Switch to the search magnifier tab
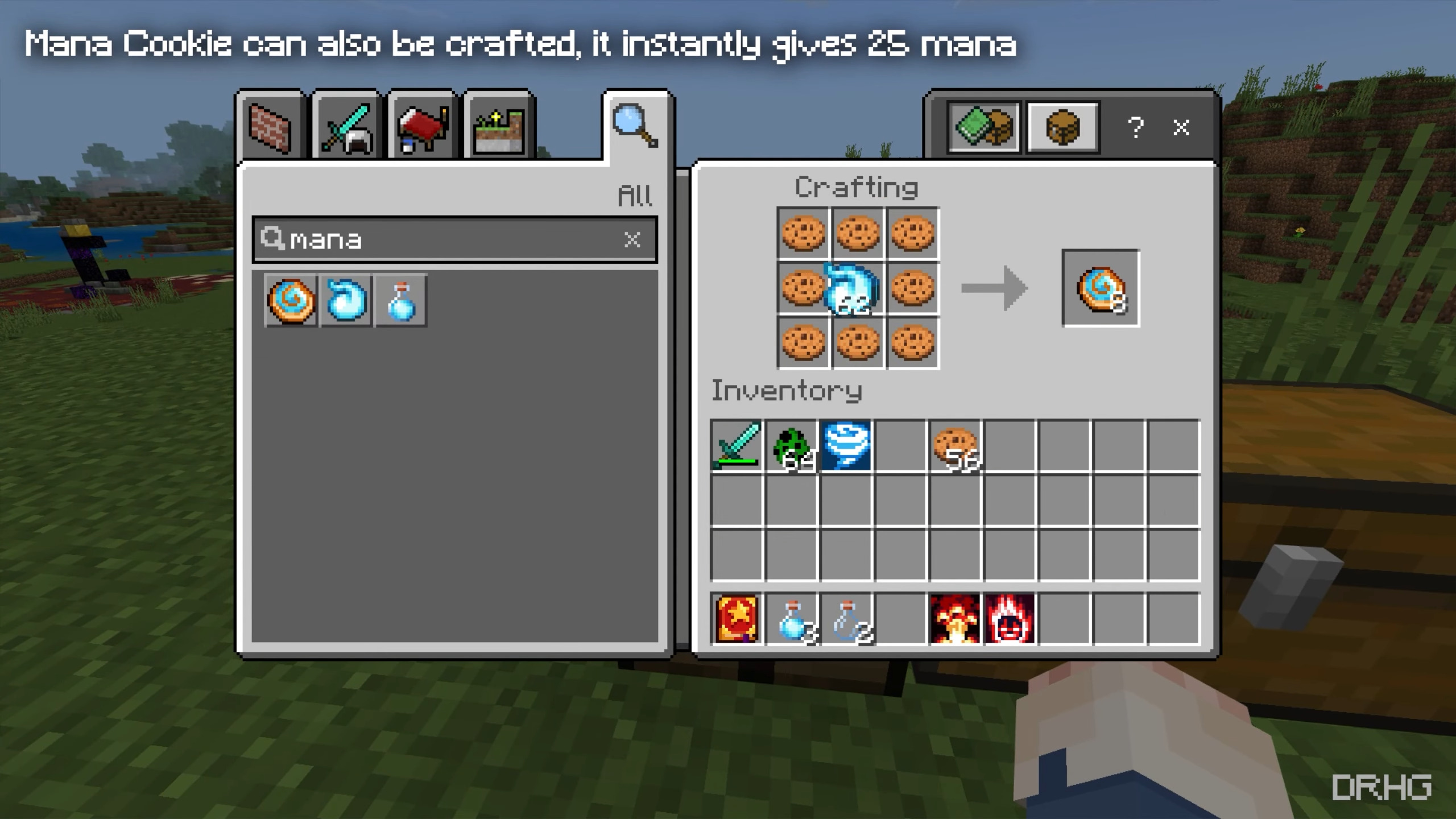 coord(636,125)
